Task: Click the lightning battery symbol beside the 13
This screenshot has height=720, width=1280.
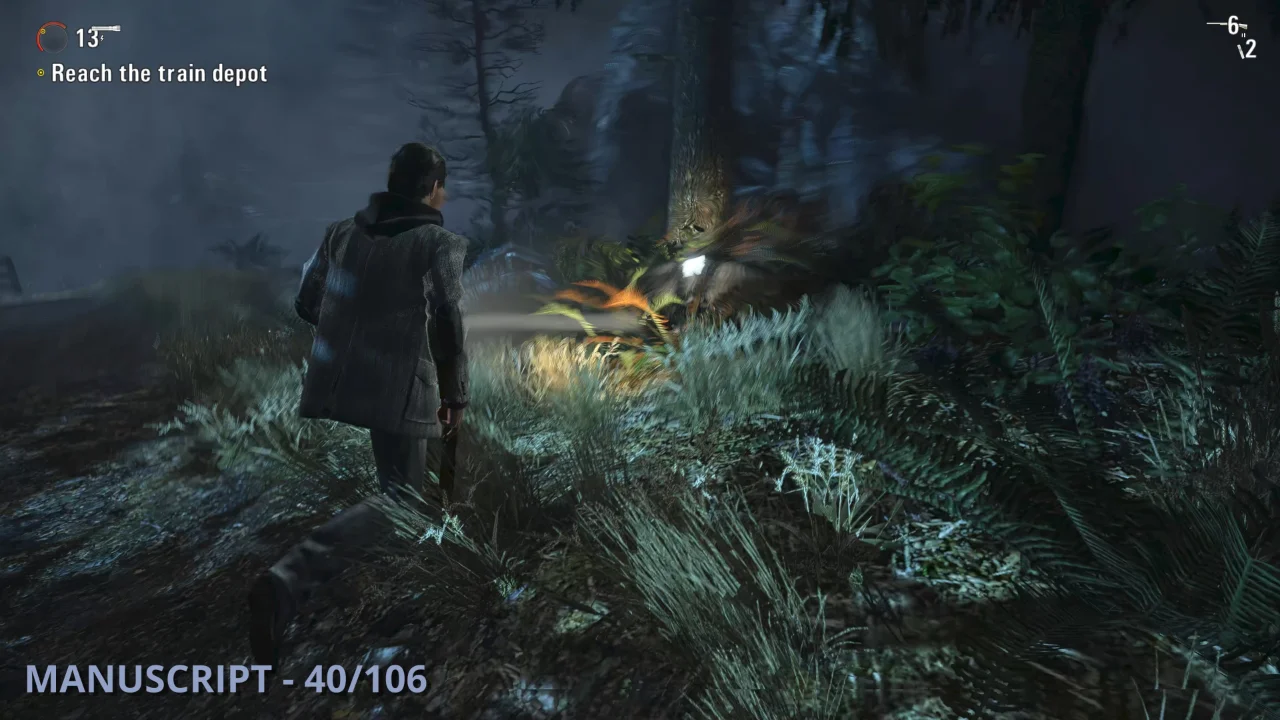Action: click(x=101, y=38)
